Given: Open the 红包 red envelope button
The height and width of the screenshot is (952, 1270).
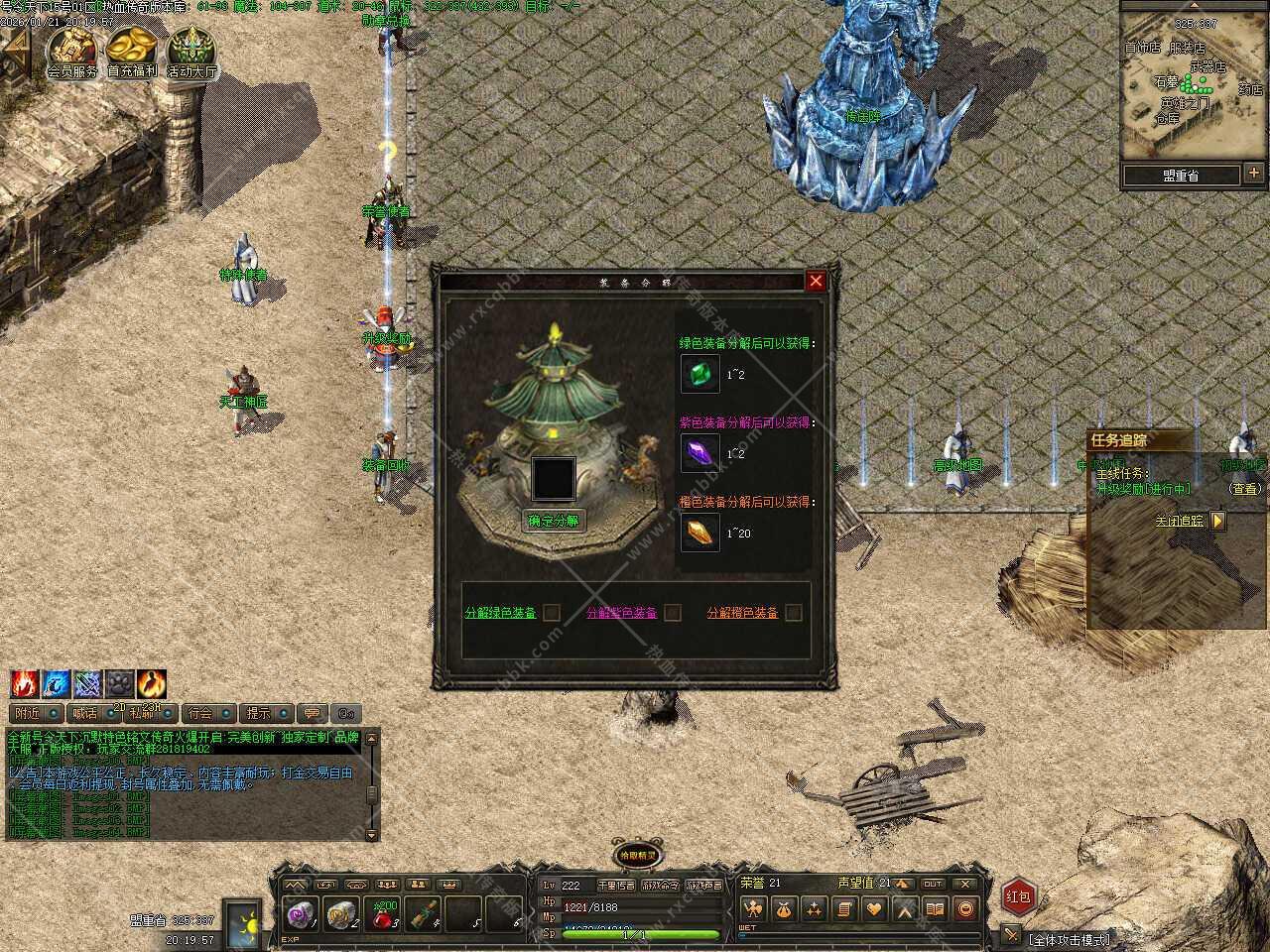Looking at the screenshot, I should [1019, 896].
